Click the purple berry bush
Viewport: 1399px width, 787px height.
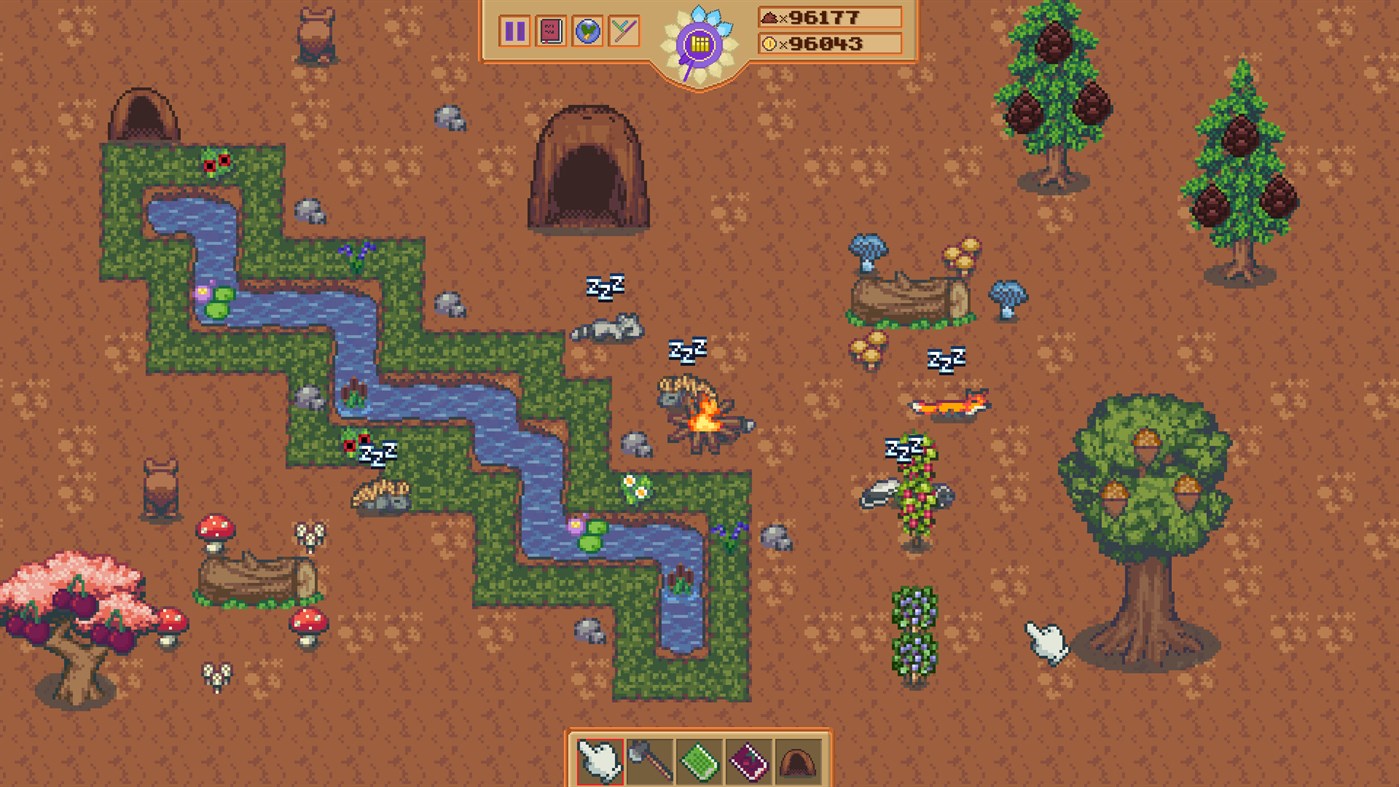(915, 630)
